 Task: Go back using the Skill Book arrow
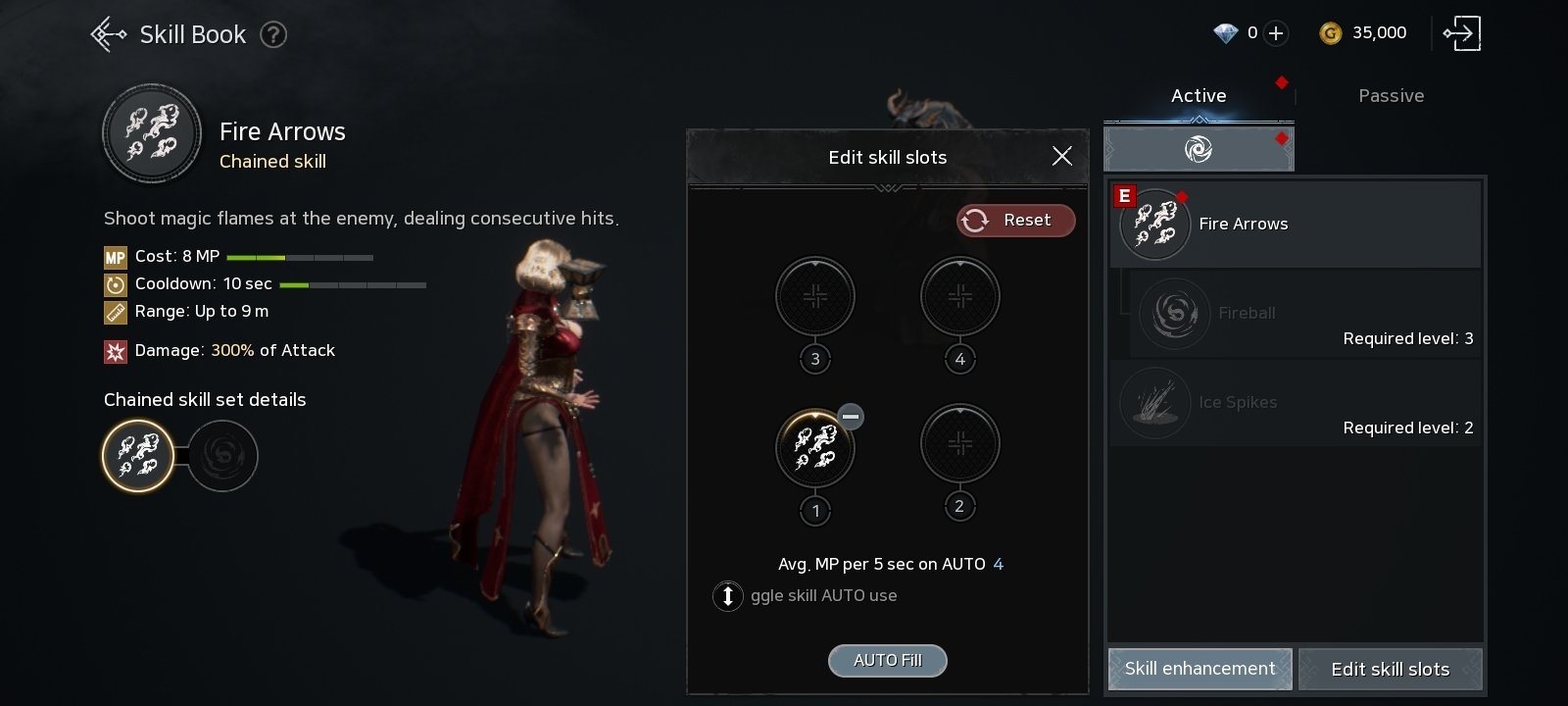108,34
